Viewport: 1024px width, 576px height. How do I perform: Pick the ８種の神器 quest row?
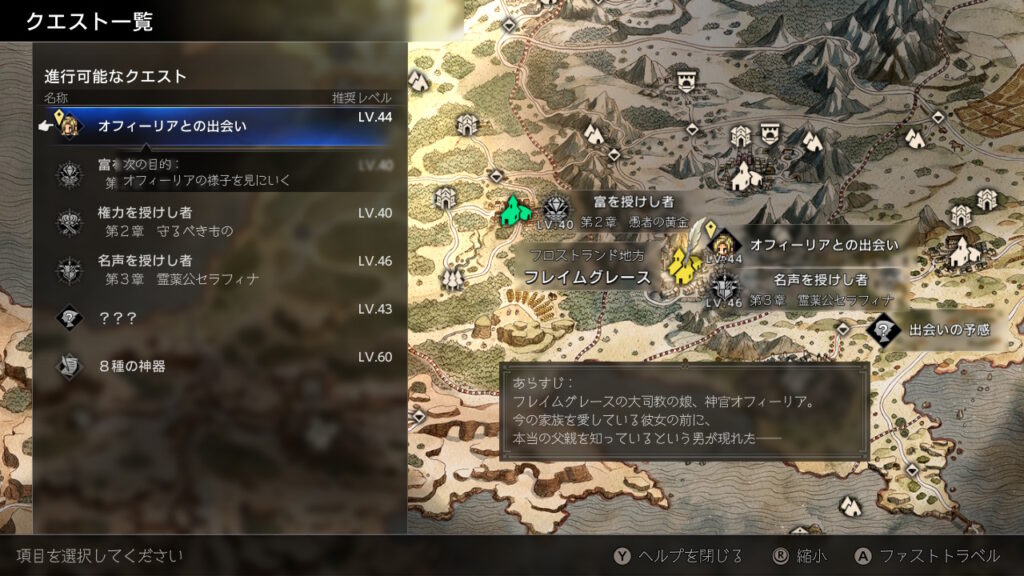click(220, 366)
